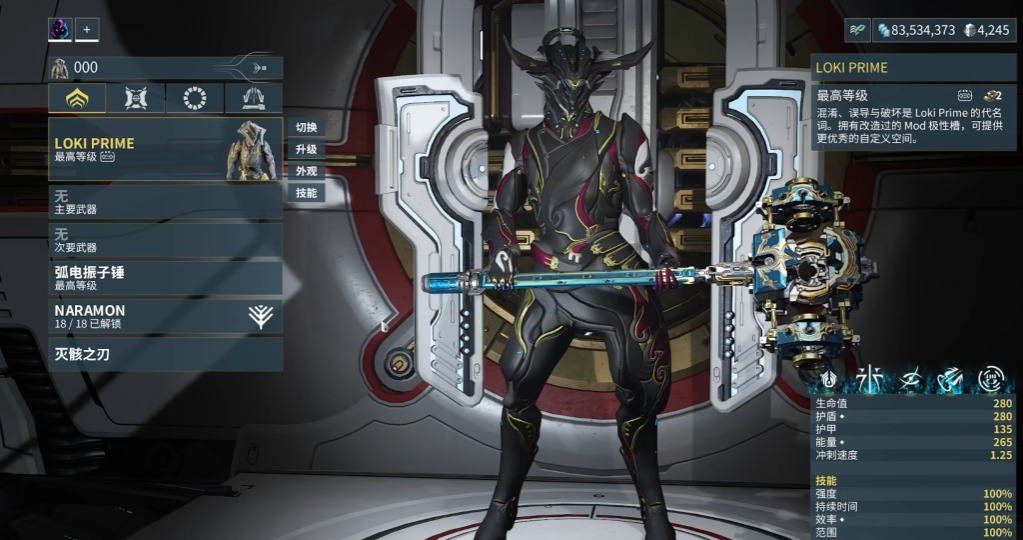Click the 切换 (switch) button

pyautogui.click(x=306, y=127)
